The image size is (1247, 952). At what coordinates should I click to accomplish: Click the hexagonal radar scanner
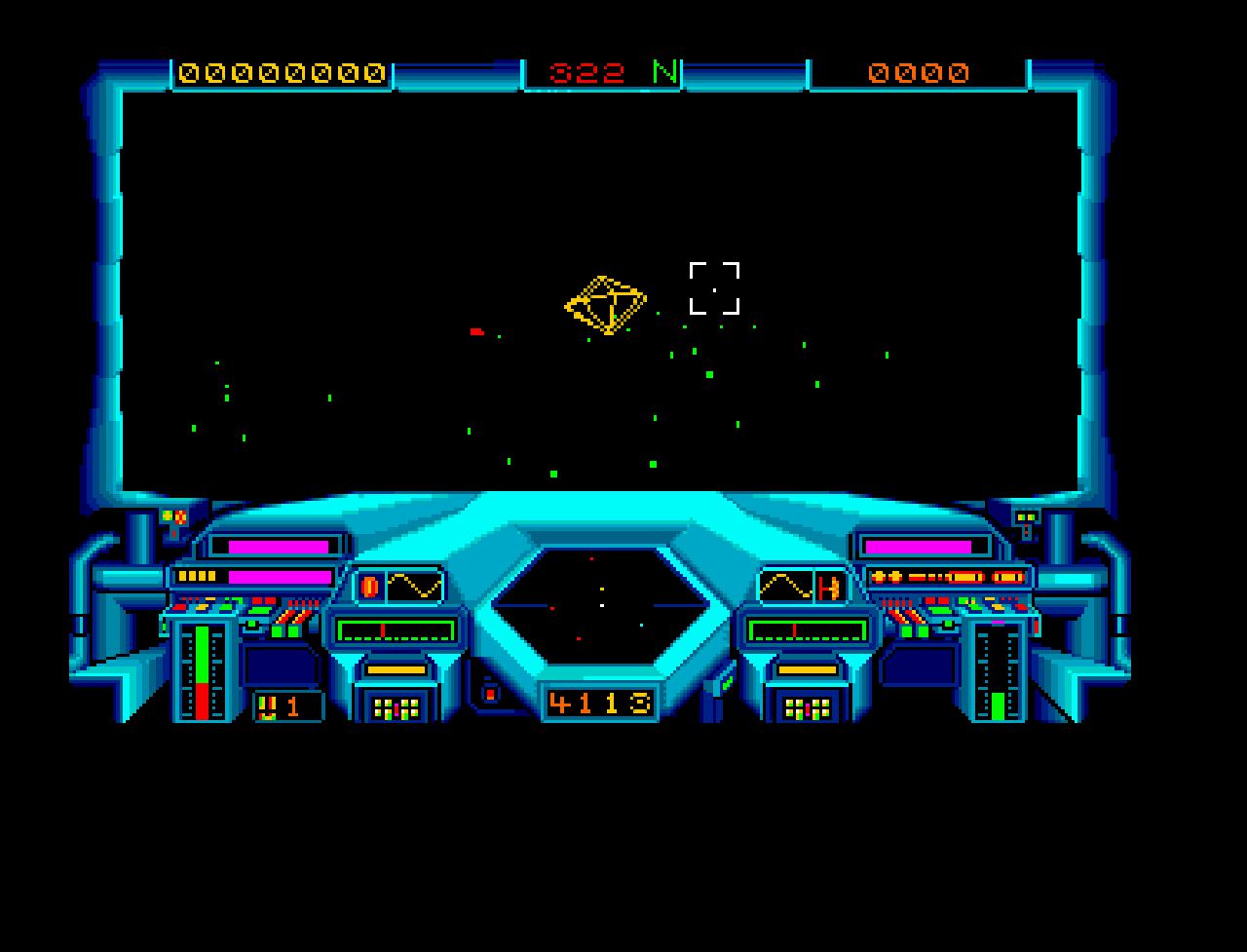tap(600, 606)
